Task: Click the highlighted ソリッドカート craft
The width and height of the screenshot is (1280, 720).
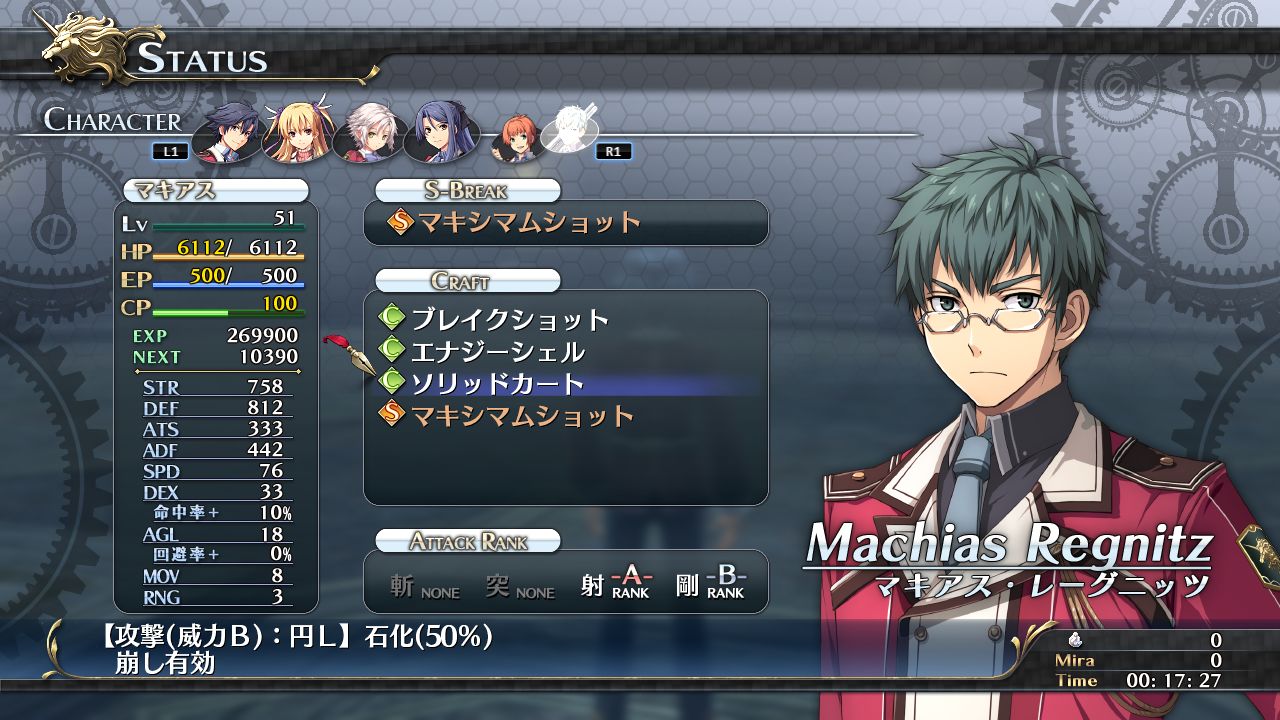Action: coord(498,384)
